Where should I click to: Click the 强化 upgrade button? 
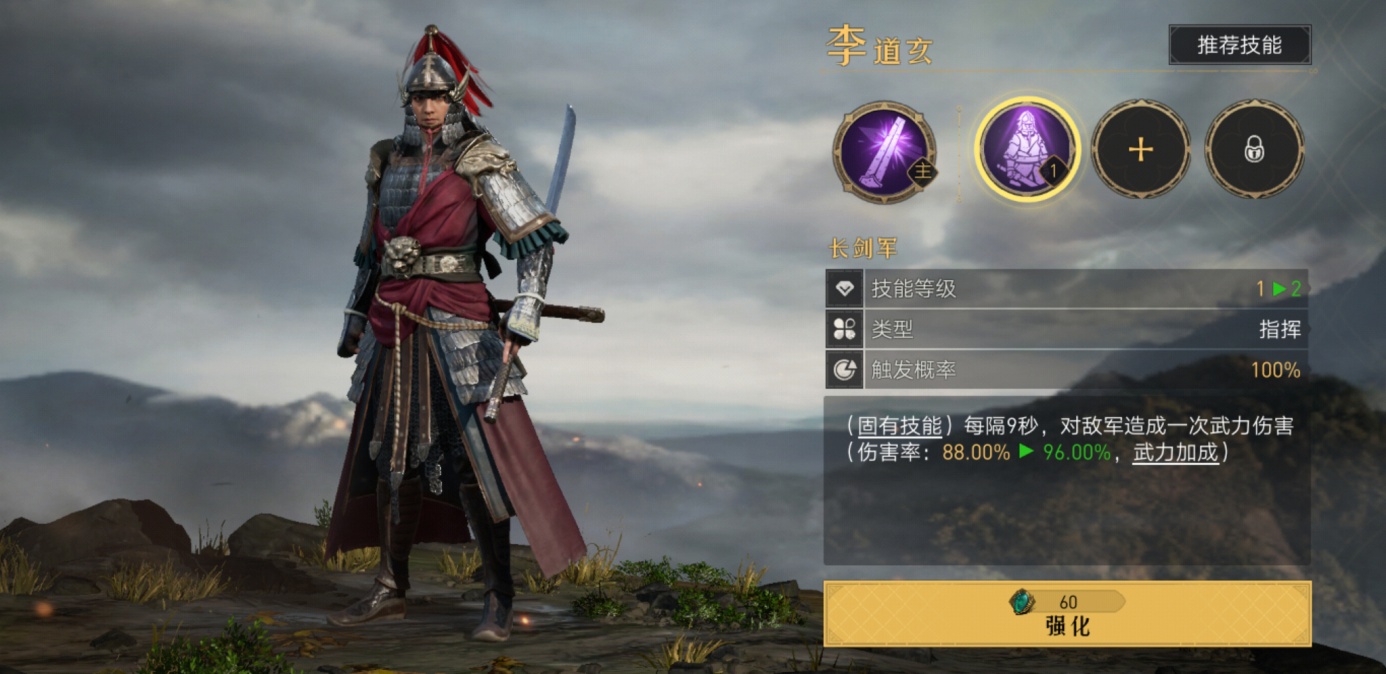[x=1067, y=614]
